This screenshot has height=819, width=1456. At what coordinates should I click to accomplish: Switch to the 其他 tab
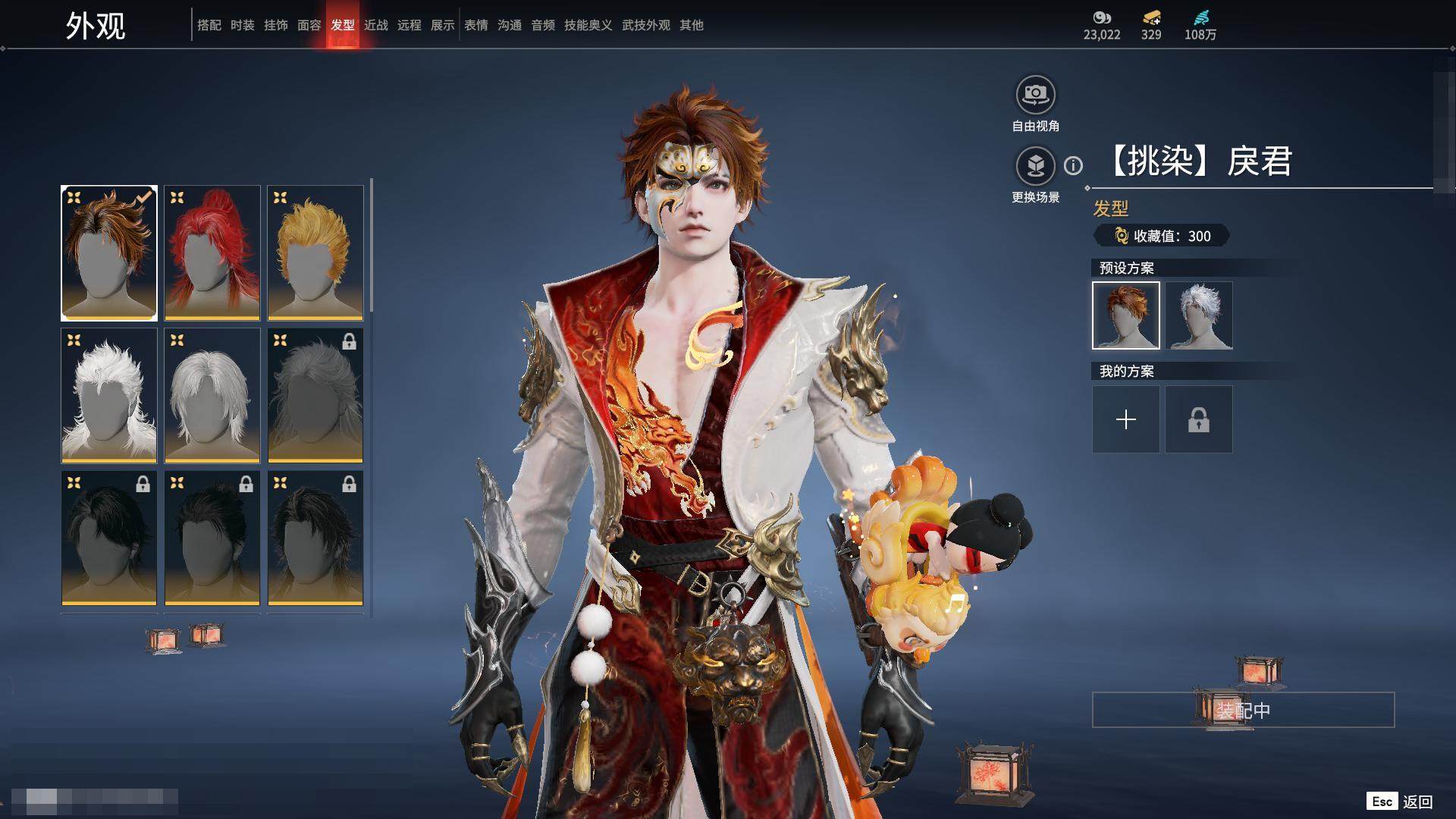tap(692, 25)
